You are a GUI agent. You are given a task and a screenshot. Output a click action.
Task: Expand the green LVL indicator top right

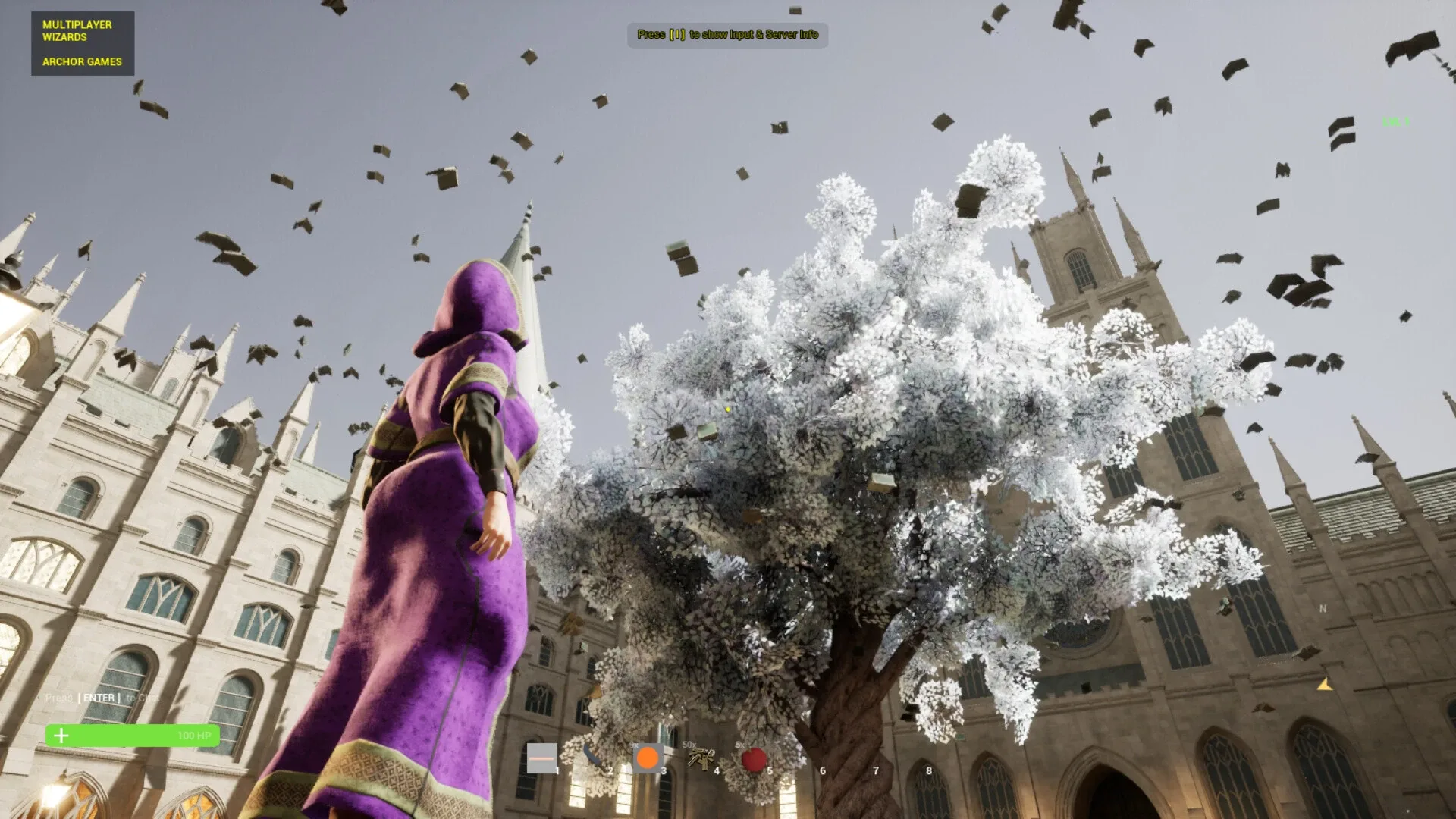pyautogui.click(x=1397, y=121)
